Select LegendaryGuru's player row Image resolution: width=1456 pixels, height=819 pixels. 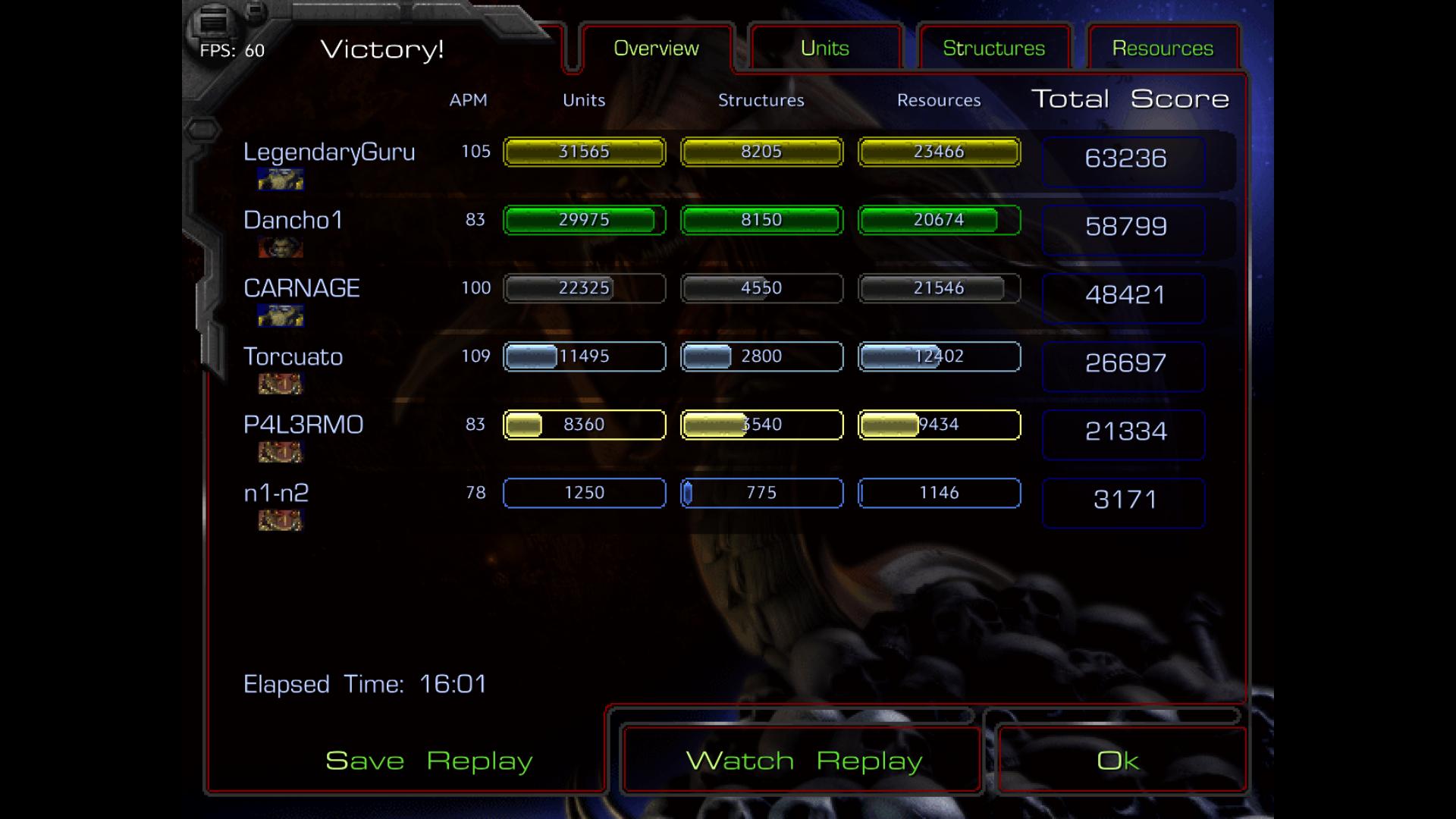pos(329,152)
